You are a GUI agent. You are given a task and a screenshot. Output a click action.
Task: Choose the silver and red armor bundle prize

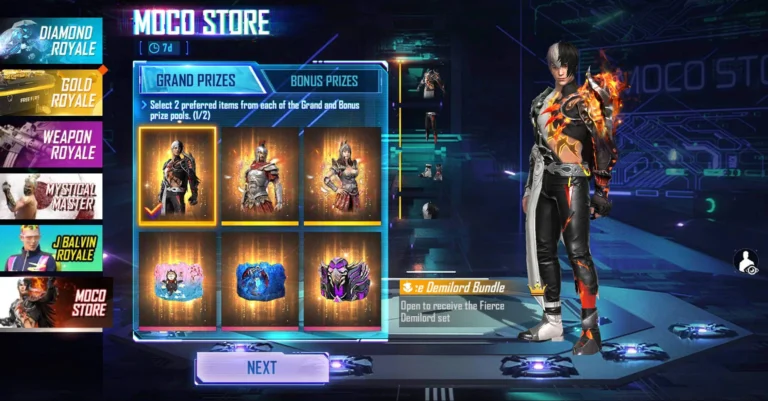pyautogui.click(x=259, y=175)
